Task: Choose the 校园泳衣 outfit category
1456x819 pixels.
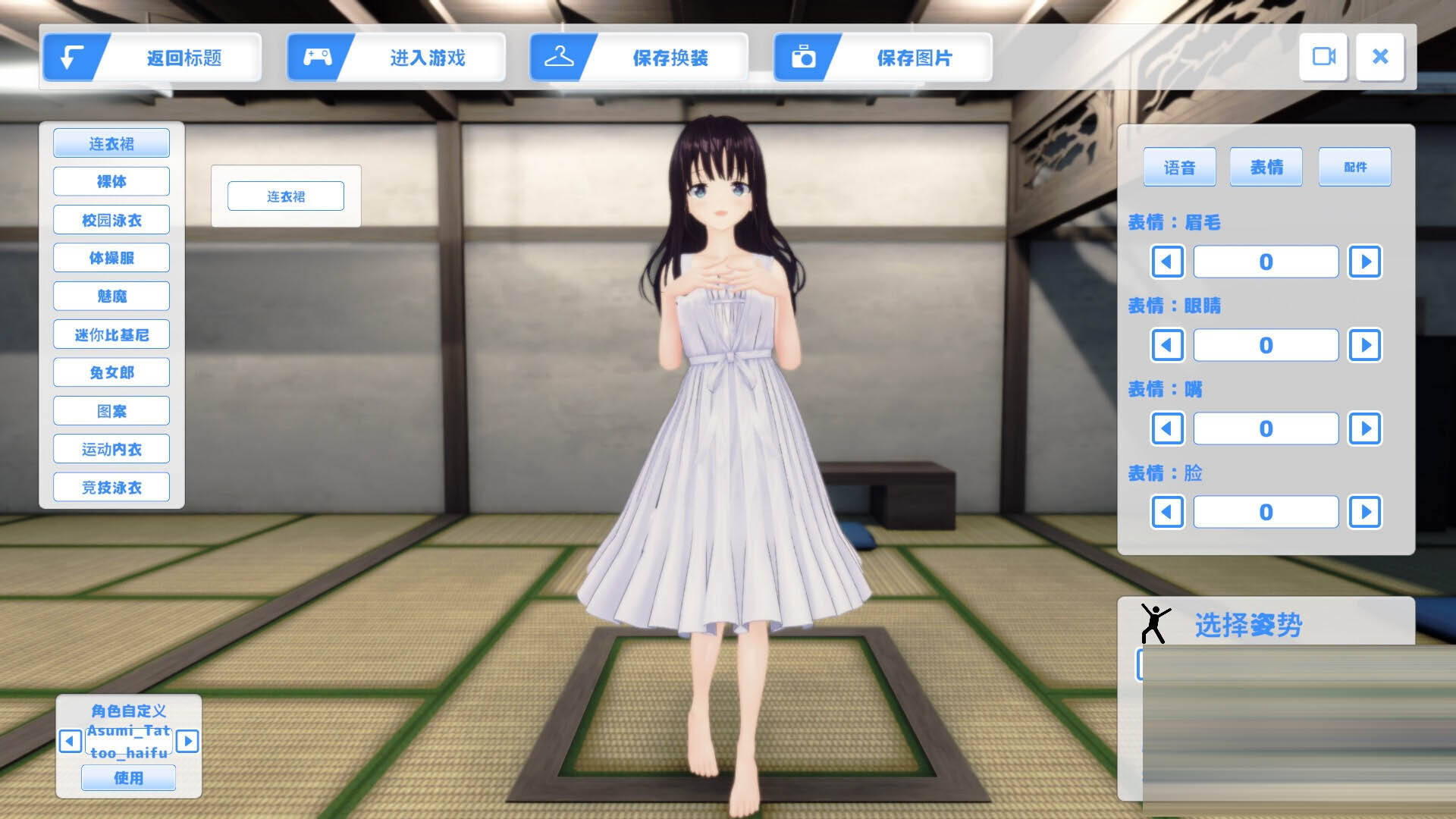Action: pyautogui.click(x=111, y=220)
